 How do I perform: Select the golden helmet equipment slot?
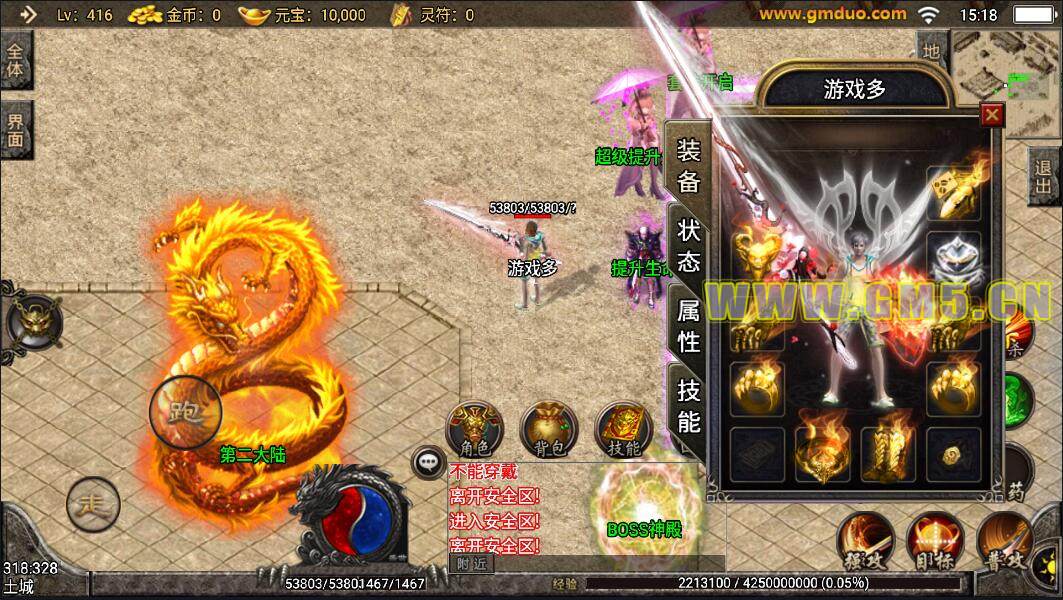(758, 251)
